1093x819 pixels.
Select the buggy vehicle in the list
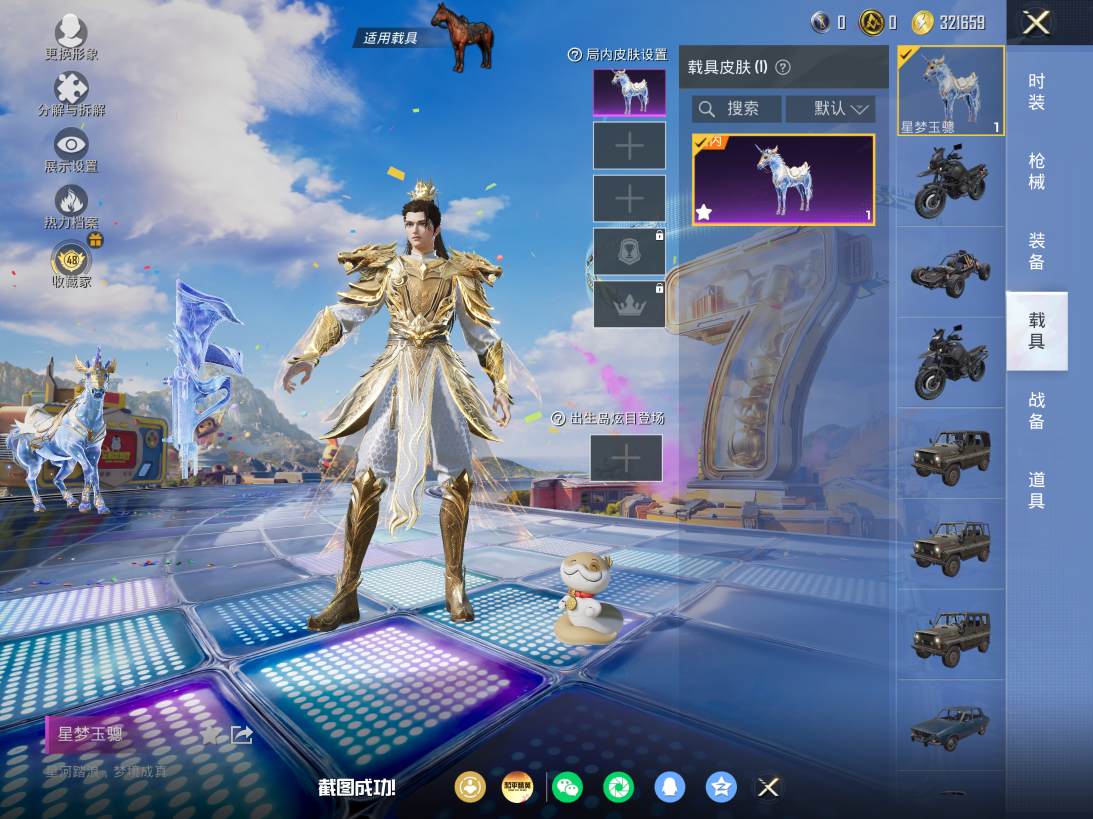pos(950,270)
